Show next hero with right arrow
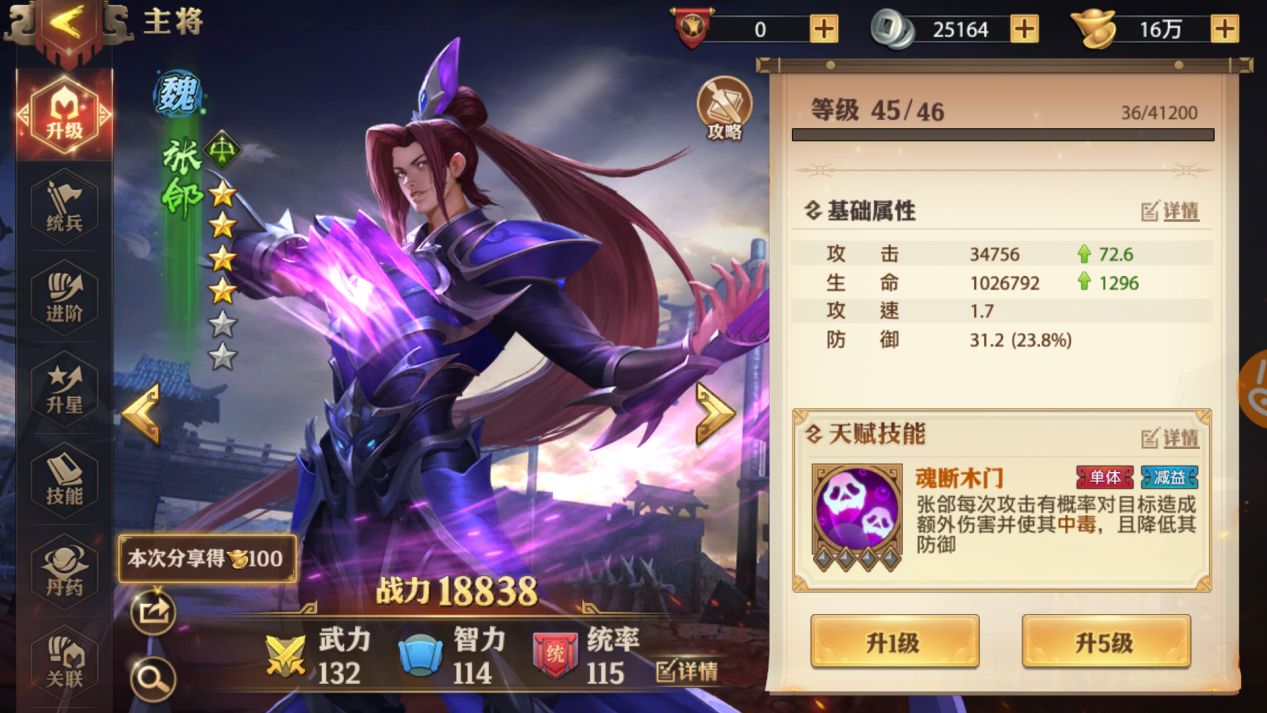The width and height of the screenshot is (1267, 713). (x=715, y=412)
